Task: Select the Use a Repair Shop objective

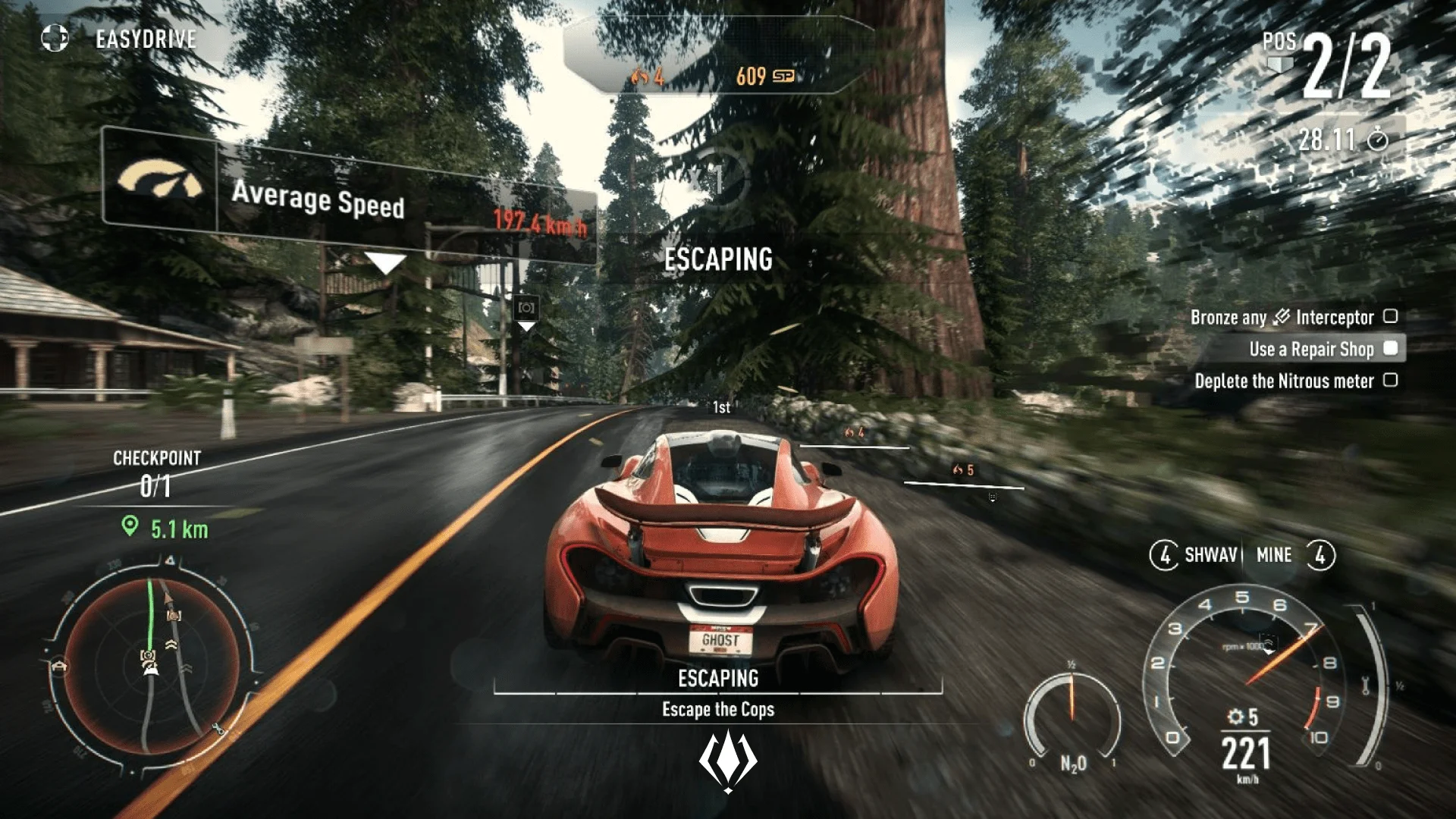Action: (x=1312, y=349)
